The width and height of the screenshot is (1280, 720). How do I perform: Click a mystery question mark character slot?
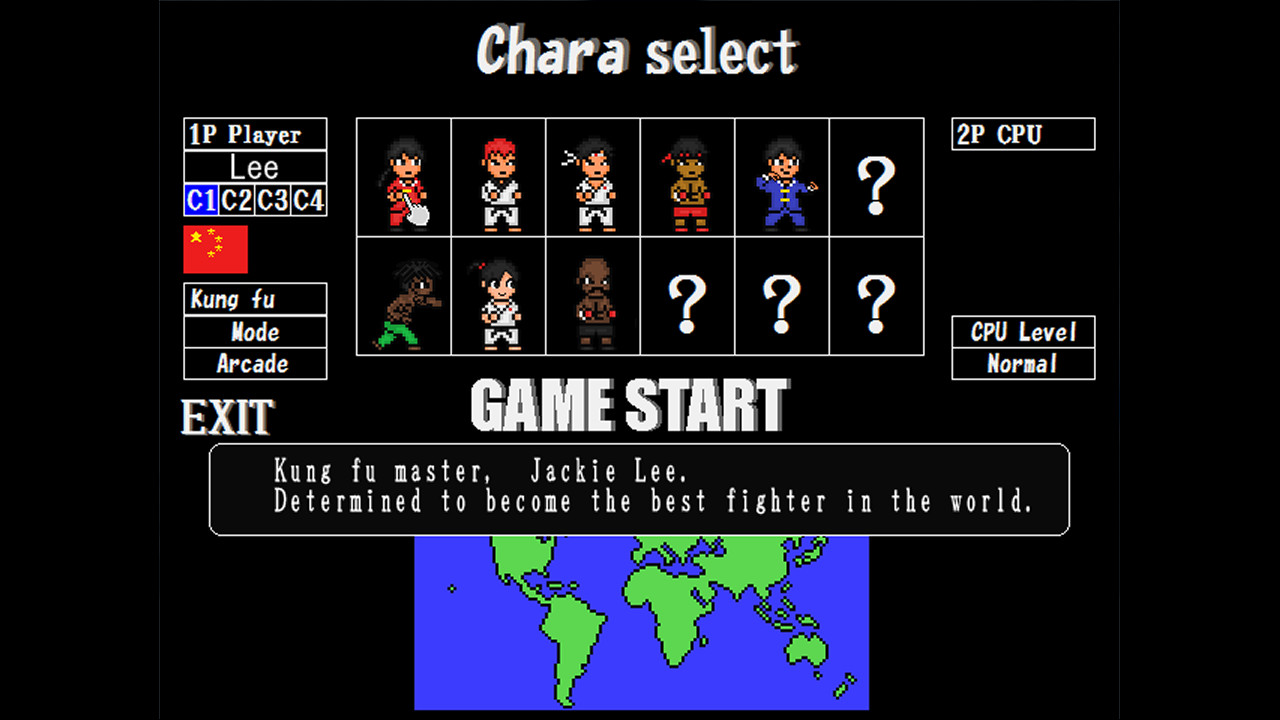877,177
